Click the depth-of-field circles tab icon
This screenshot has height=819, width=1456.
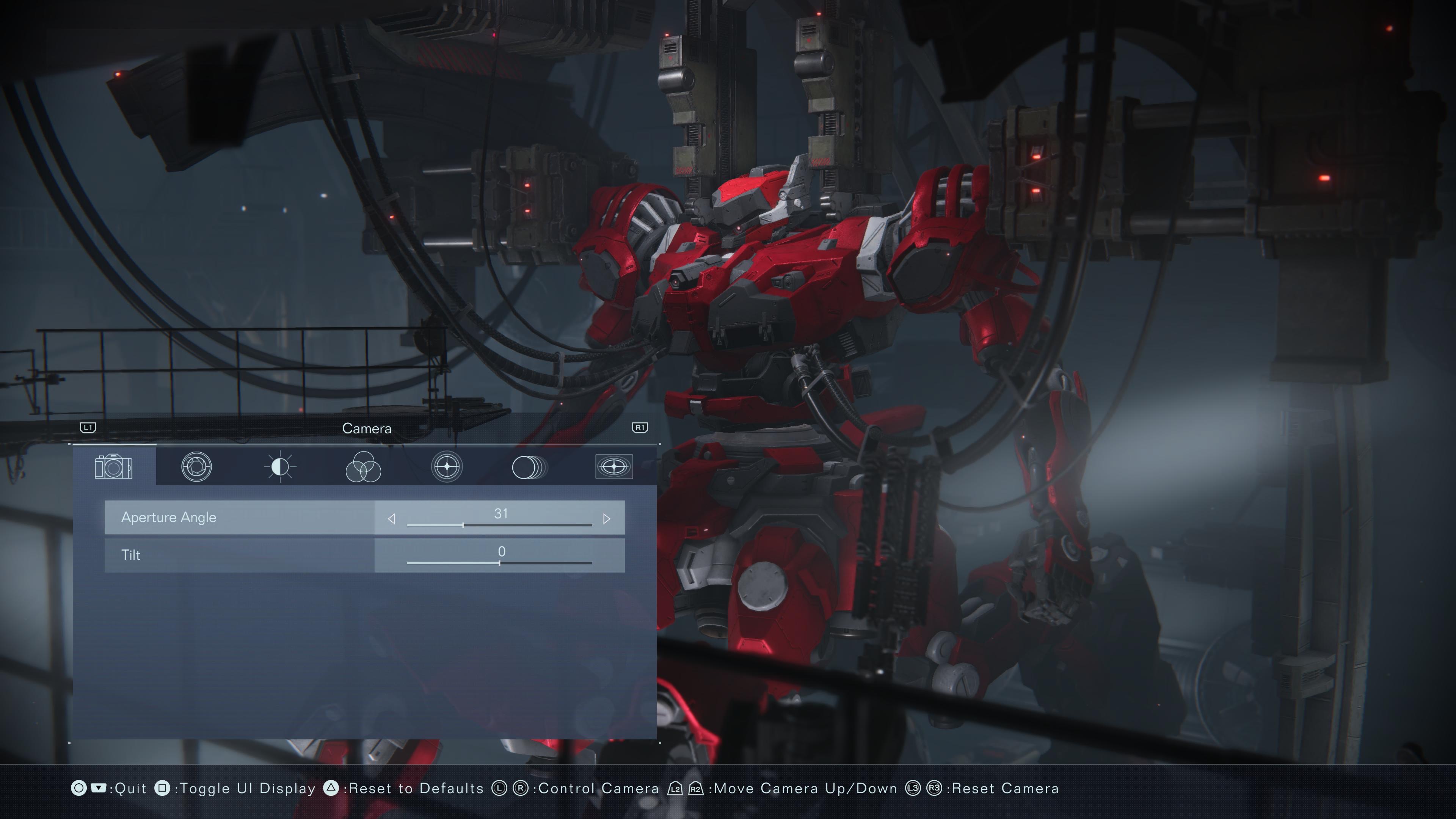(x=530, y=466)
